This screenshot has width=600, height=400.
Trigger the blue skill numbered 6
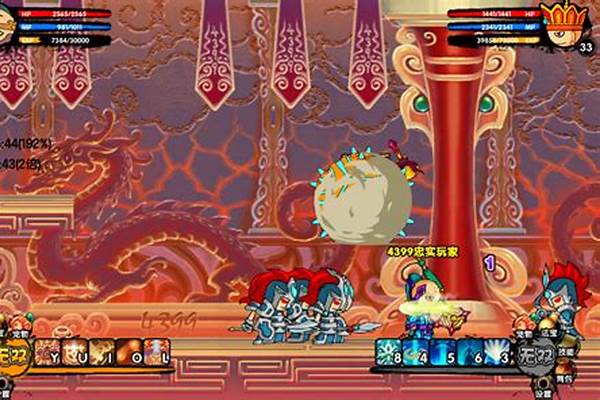470,352
